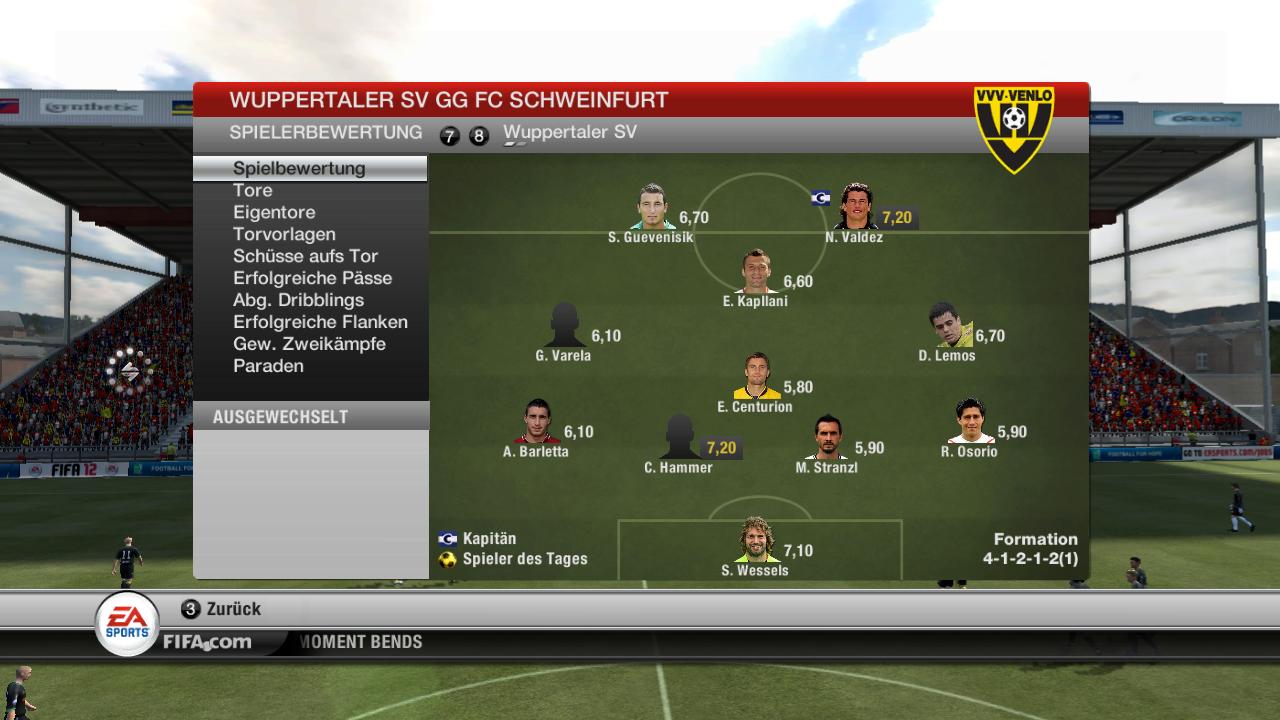Choose Tore in the stats list
Image resolution: width=1280 pixels, height=720 pixels.
click(253, 190)
